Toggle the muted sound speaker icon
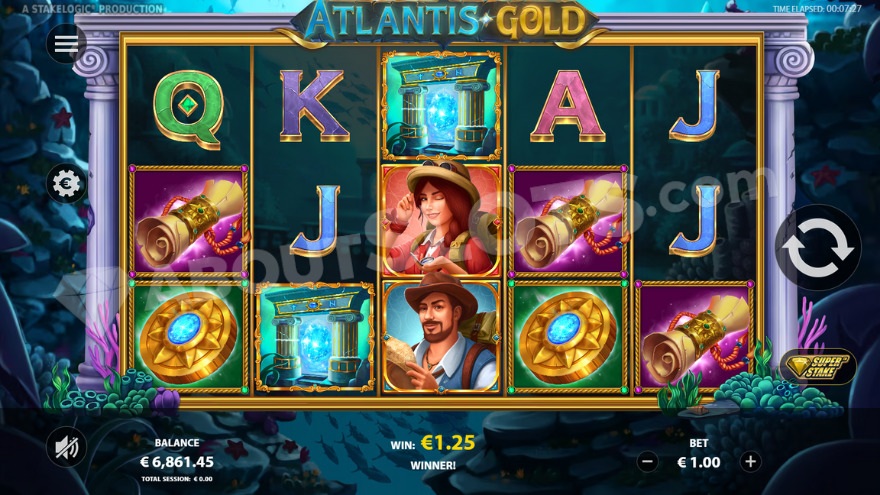880x495 pixels. coord(67,447)
